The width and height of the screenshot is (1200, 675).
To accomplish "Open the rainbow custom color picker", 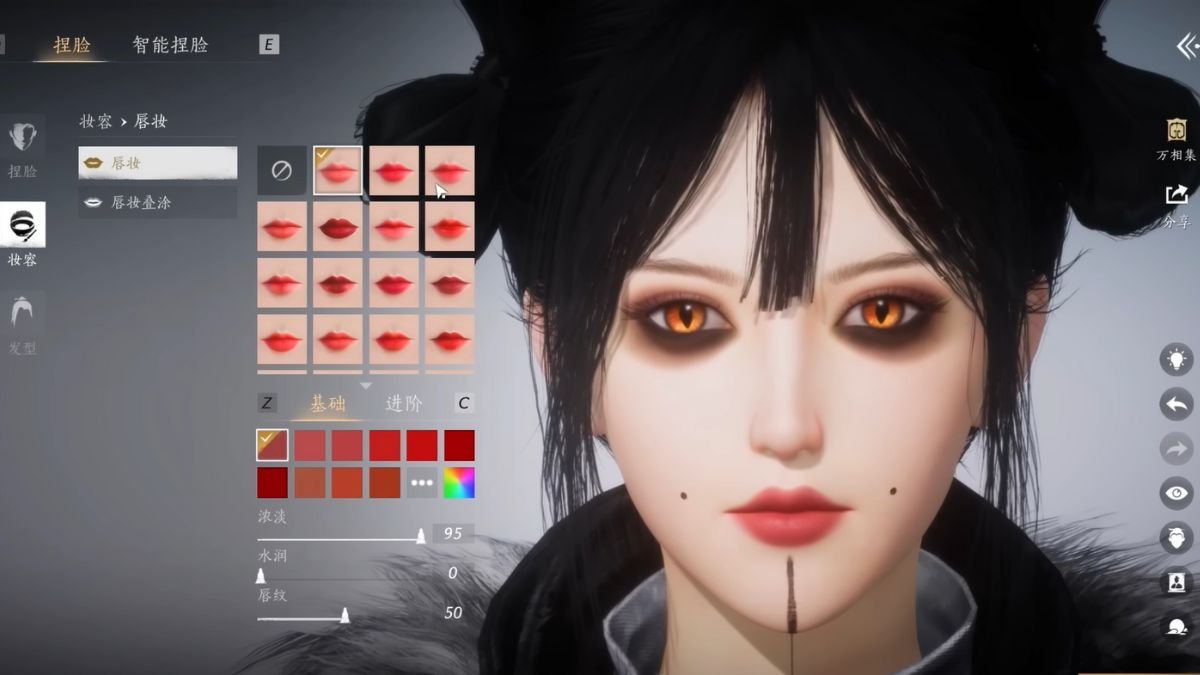I will pyautogui.click(x=459, y=483).
